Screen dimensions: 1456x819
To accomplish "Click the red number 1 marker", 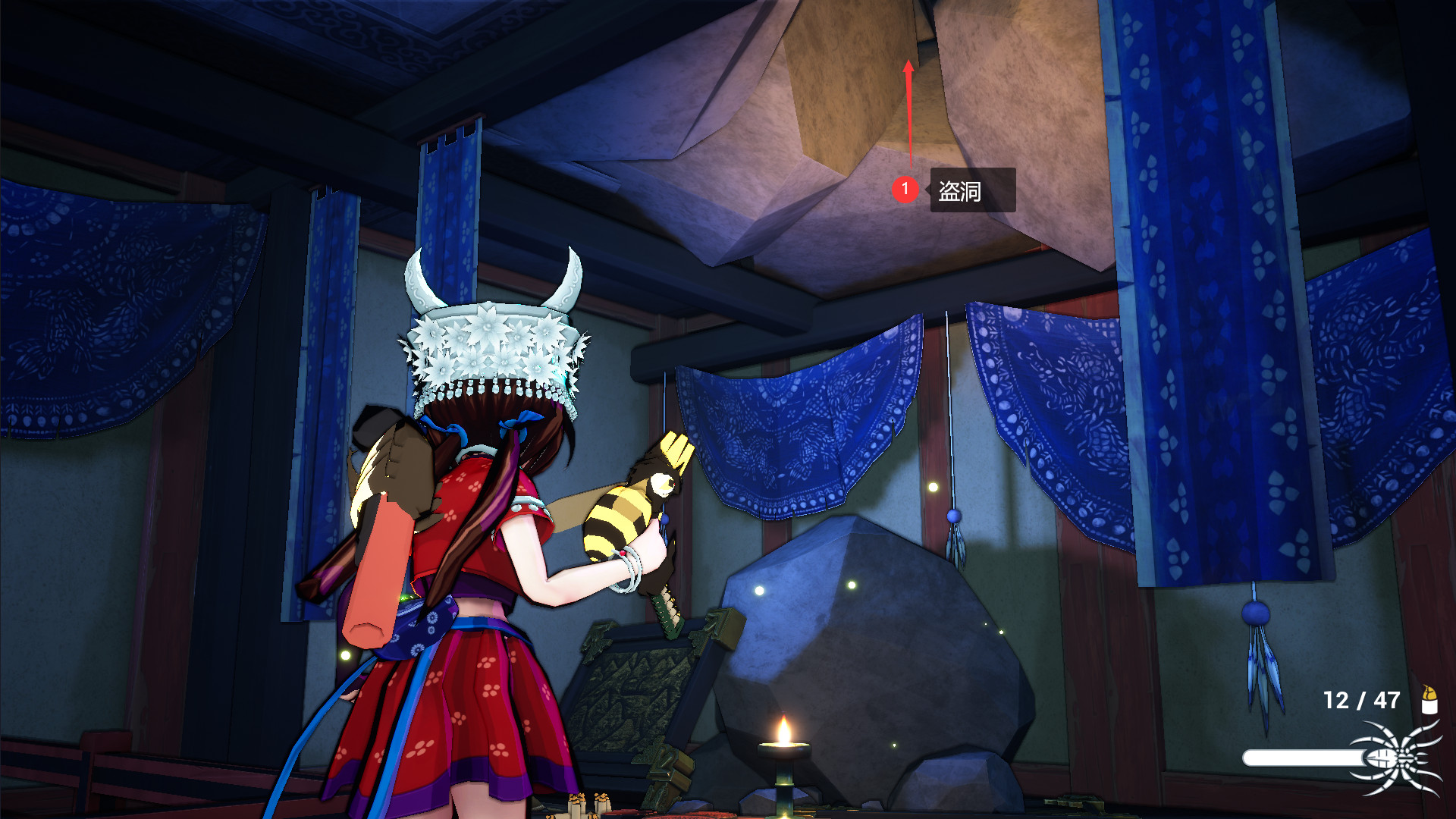I will 905,190.
